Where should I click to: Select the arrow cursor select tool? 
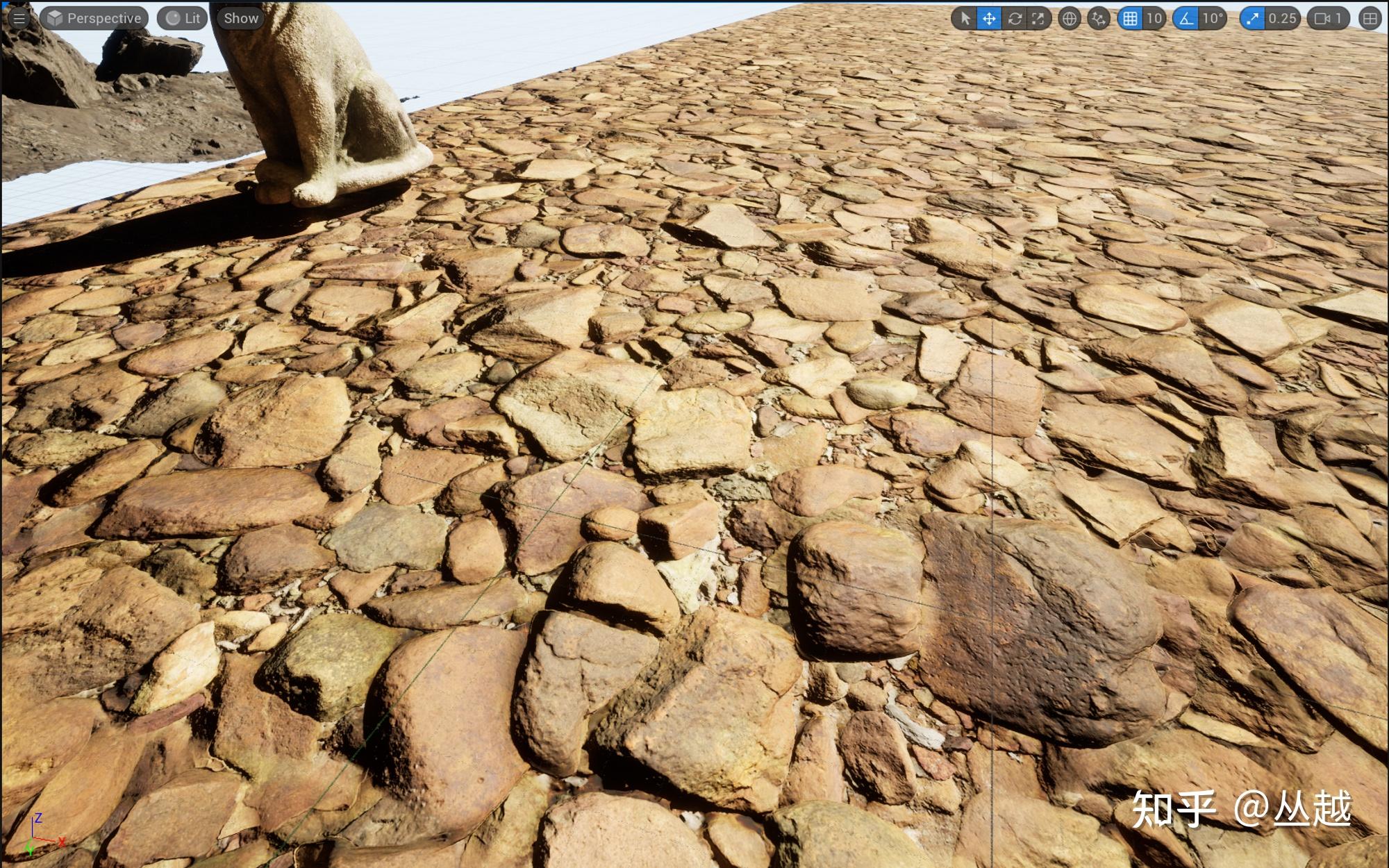coord(964,19)
